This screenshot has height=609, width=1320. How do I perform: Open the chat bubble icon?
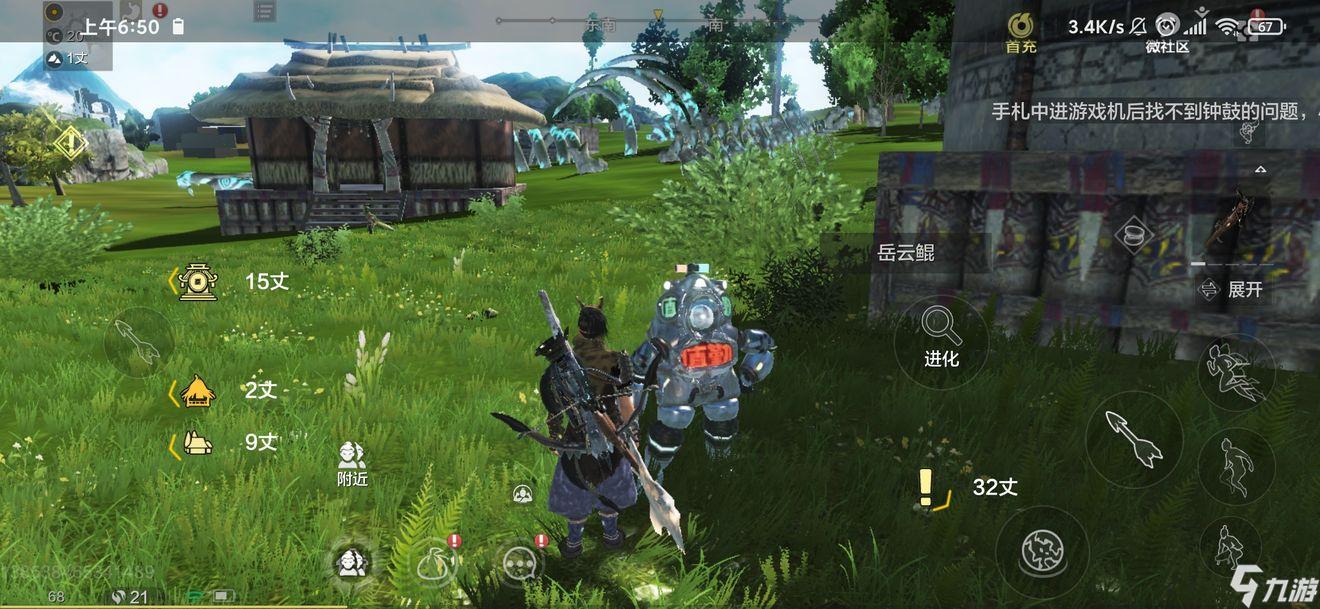point(520,564)
